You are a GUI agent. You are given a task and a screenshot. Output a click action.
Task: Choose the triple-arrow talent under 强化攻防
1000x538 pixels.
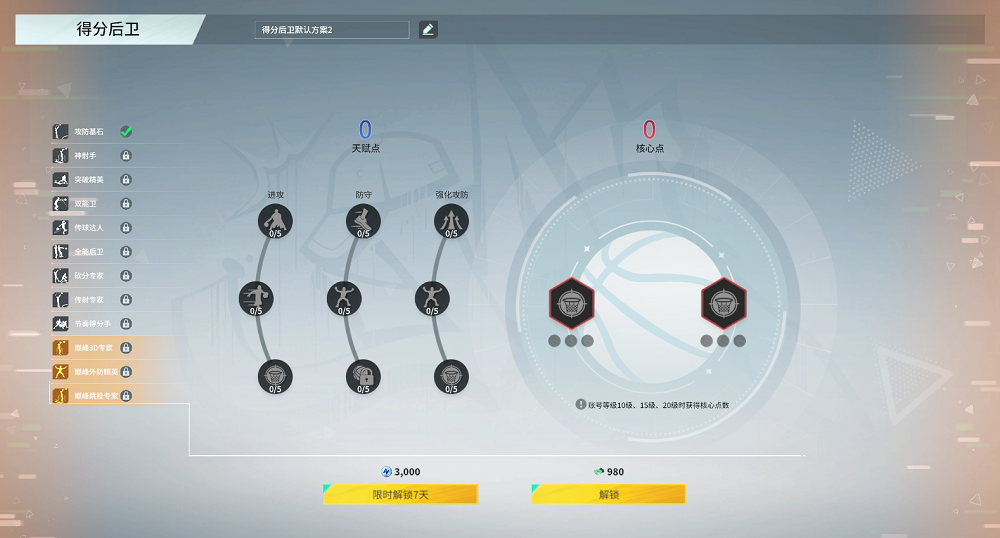point(451,220)
